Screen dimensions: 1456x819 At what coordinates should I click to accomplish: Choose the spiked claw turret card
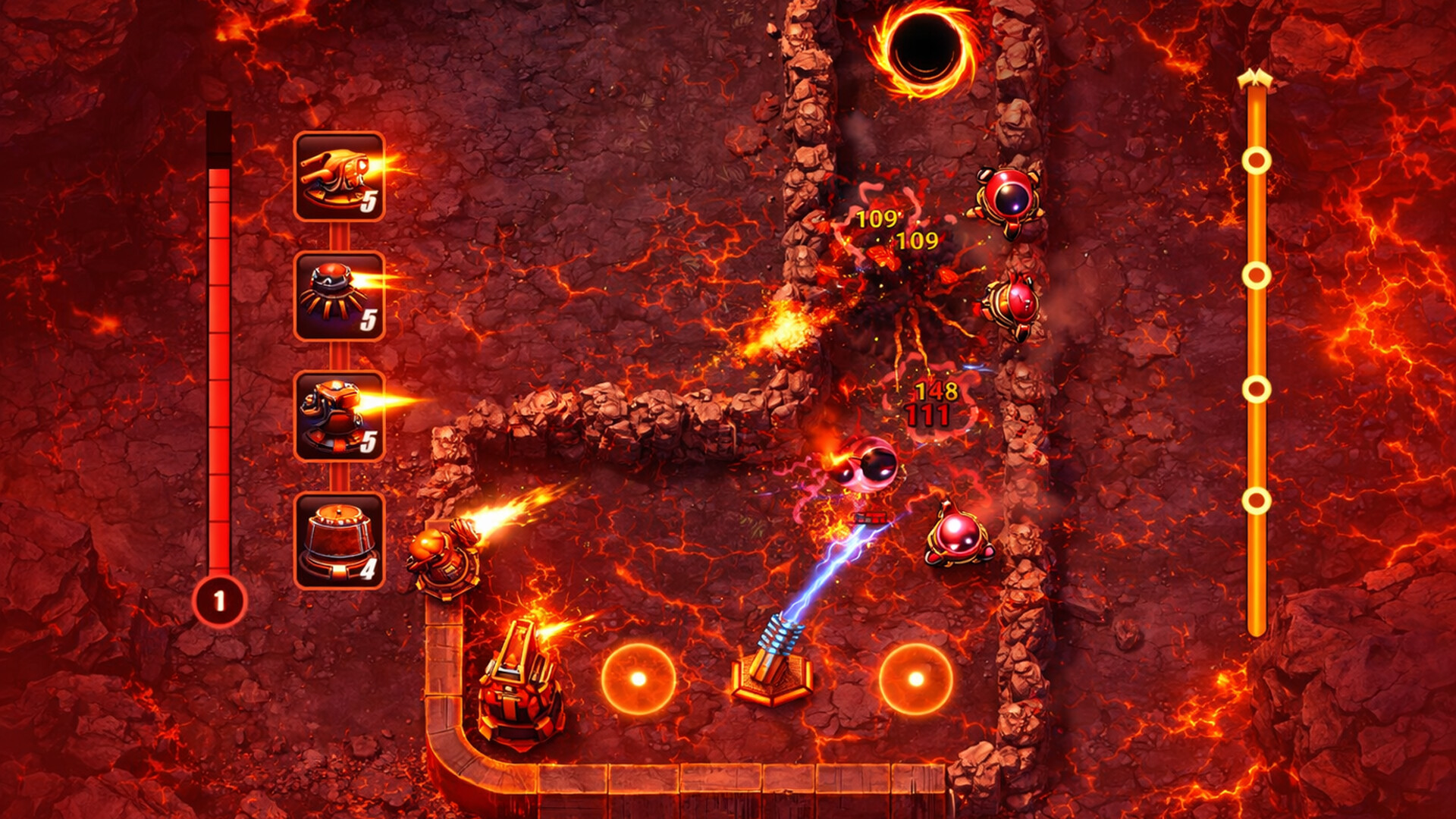[339, 297]
